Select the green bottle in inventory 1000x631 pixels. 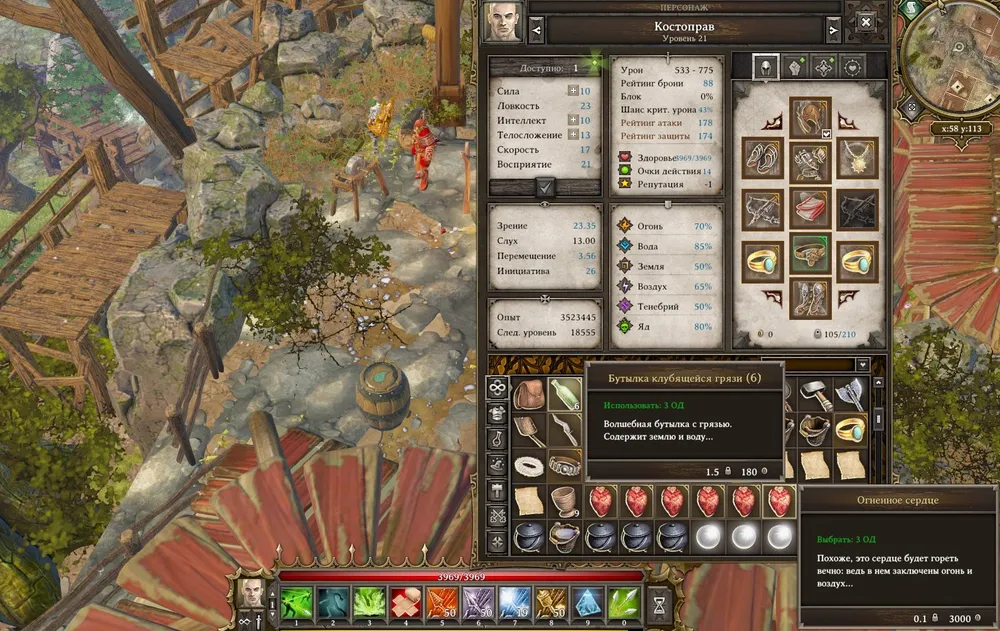pos(564,395)
